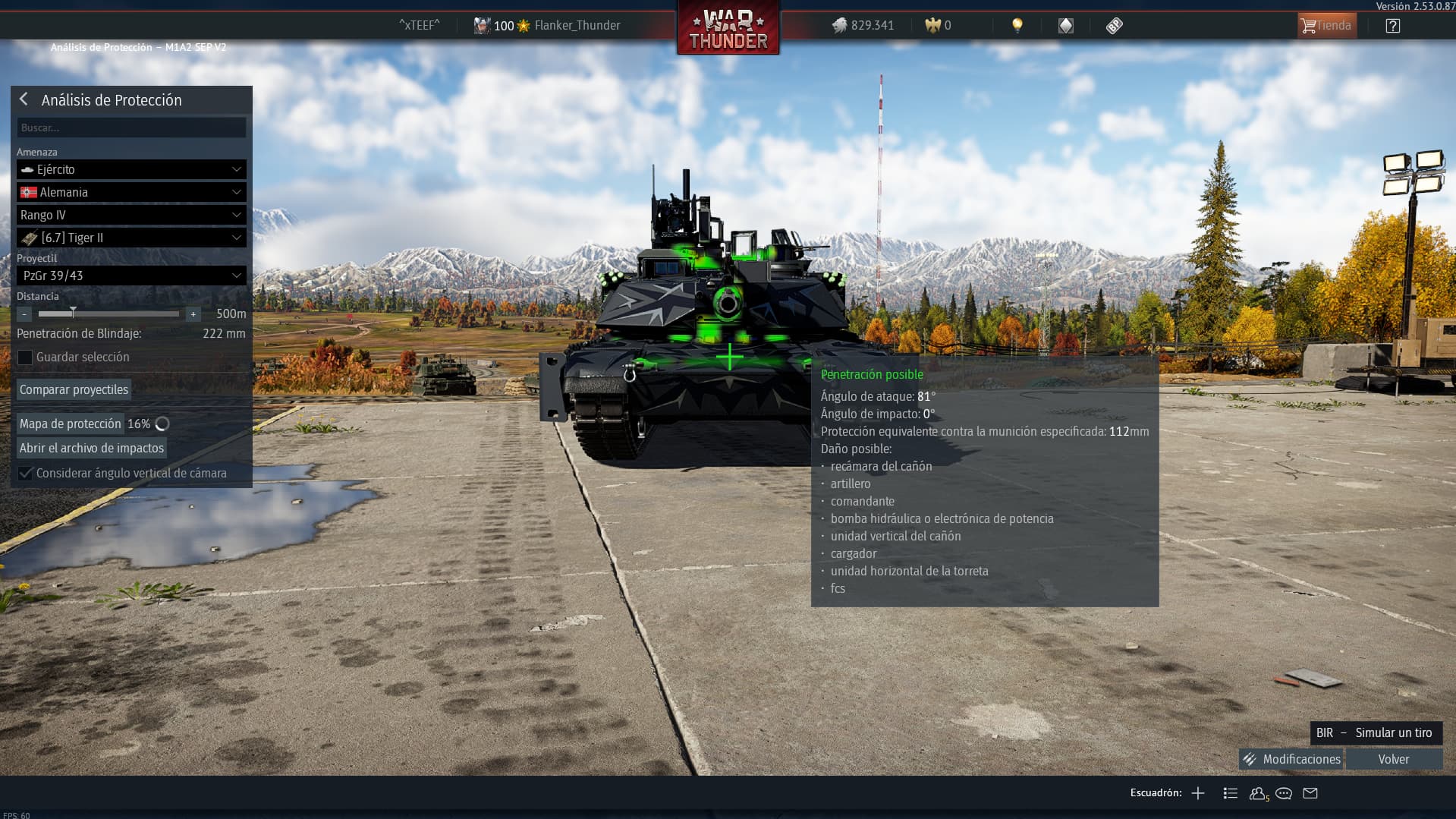Open the Alemania nation dropdown

131,192
